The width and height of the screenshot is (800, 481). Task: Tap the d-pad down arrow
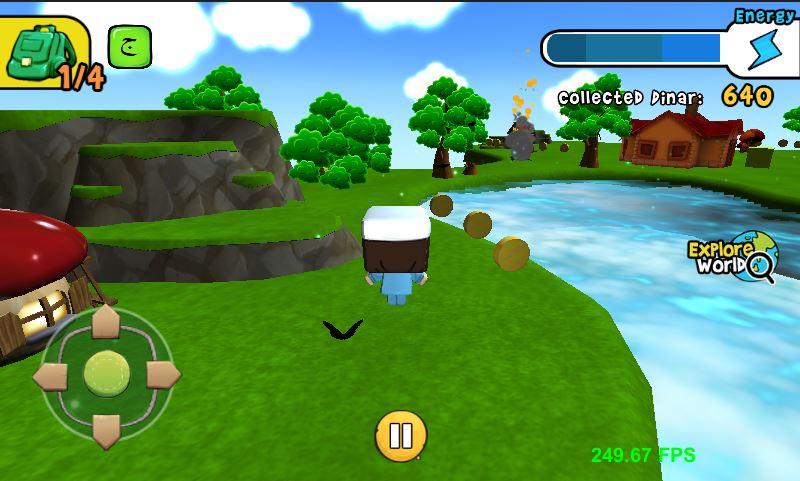point(106,428)
